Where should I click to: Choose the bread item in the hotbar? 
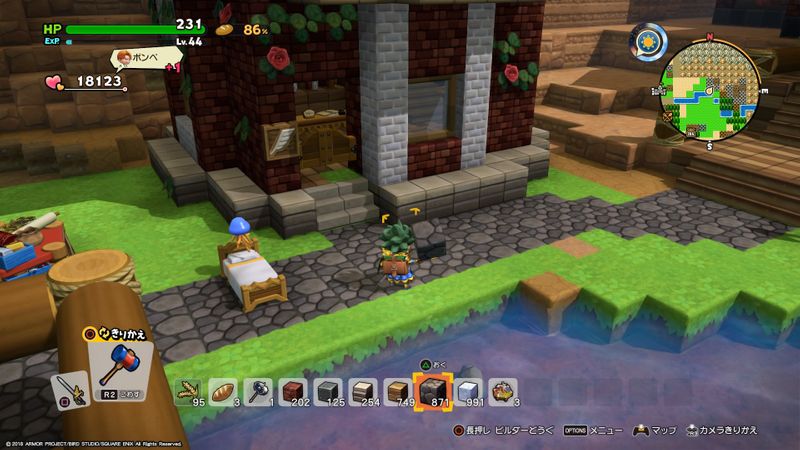223,390
